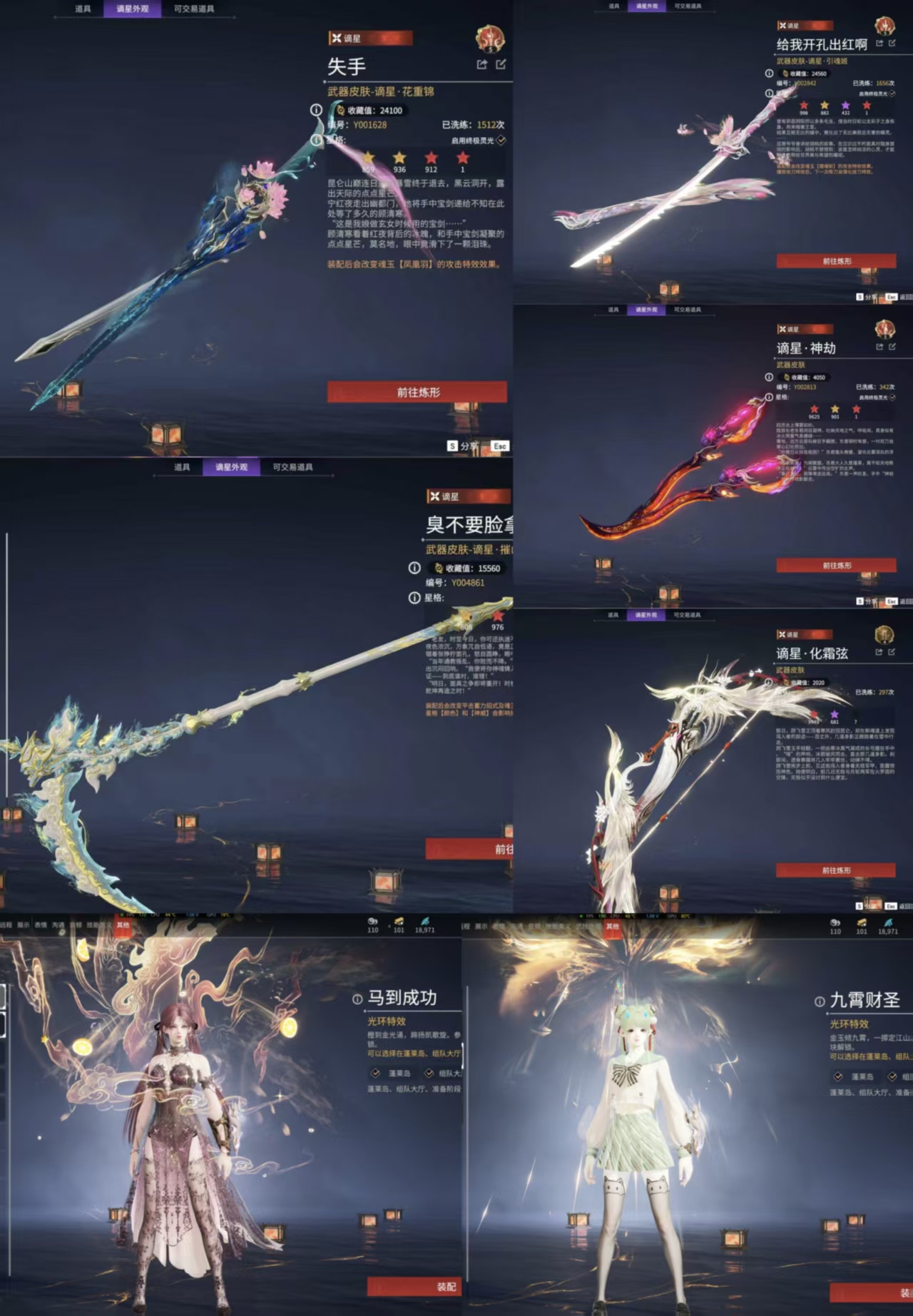This screenshot has width=913, height=1316.
Task: Click the share icon next to 谪星·神劫
Action: (879, 347)
